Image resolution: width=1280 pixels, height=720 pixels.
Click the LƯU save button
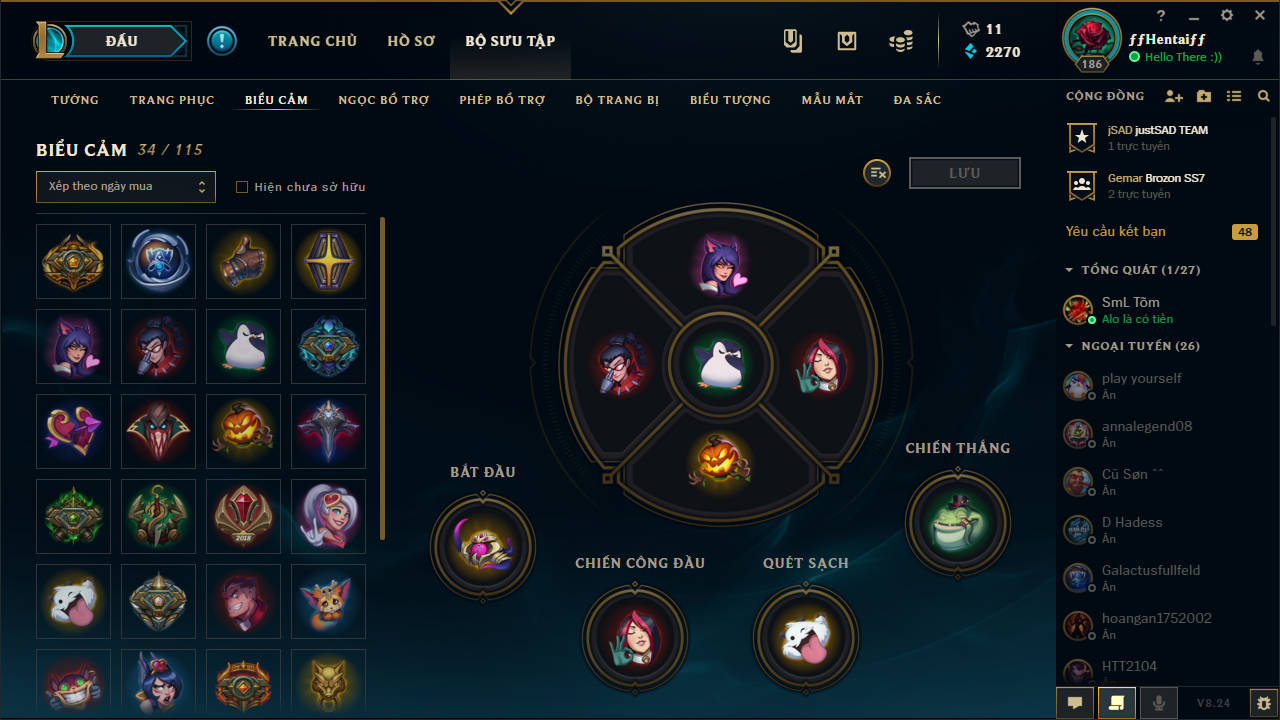[x=964, y=173]
